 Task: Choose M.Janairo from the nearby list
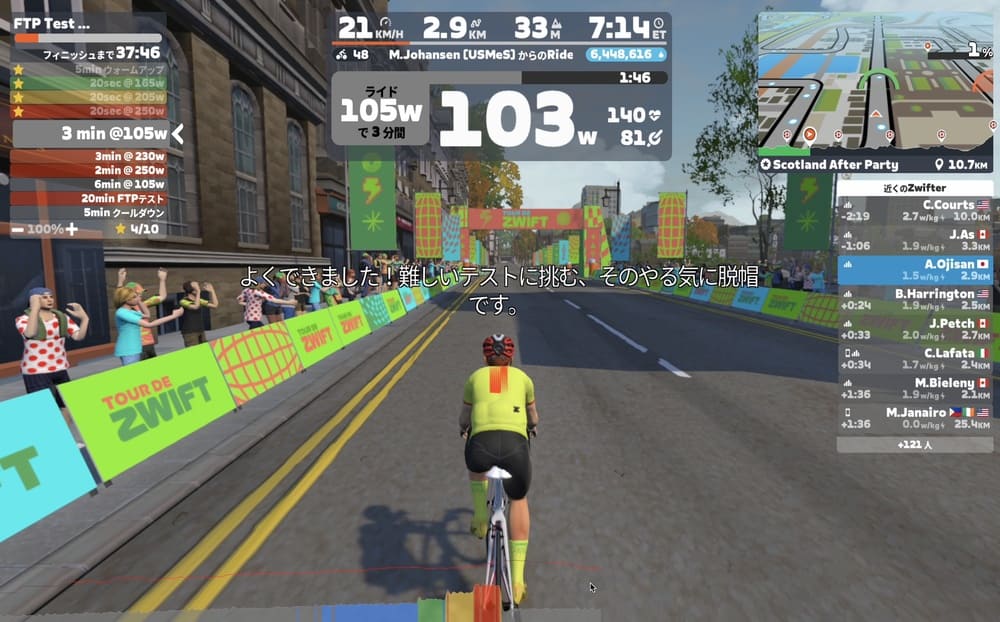(915, 417)
